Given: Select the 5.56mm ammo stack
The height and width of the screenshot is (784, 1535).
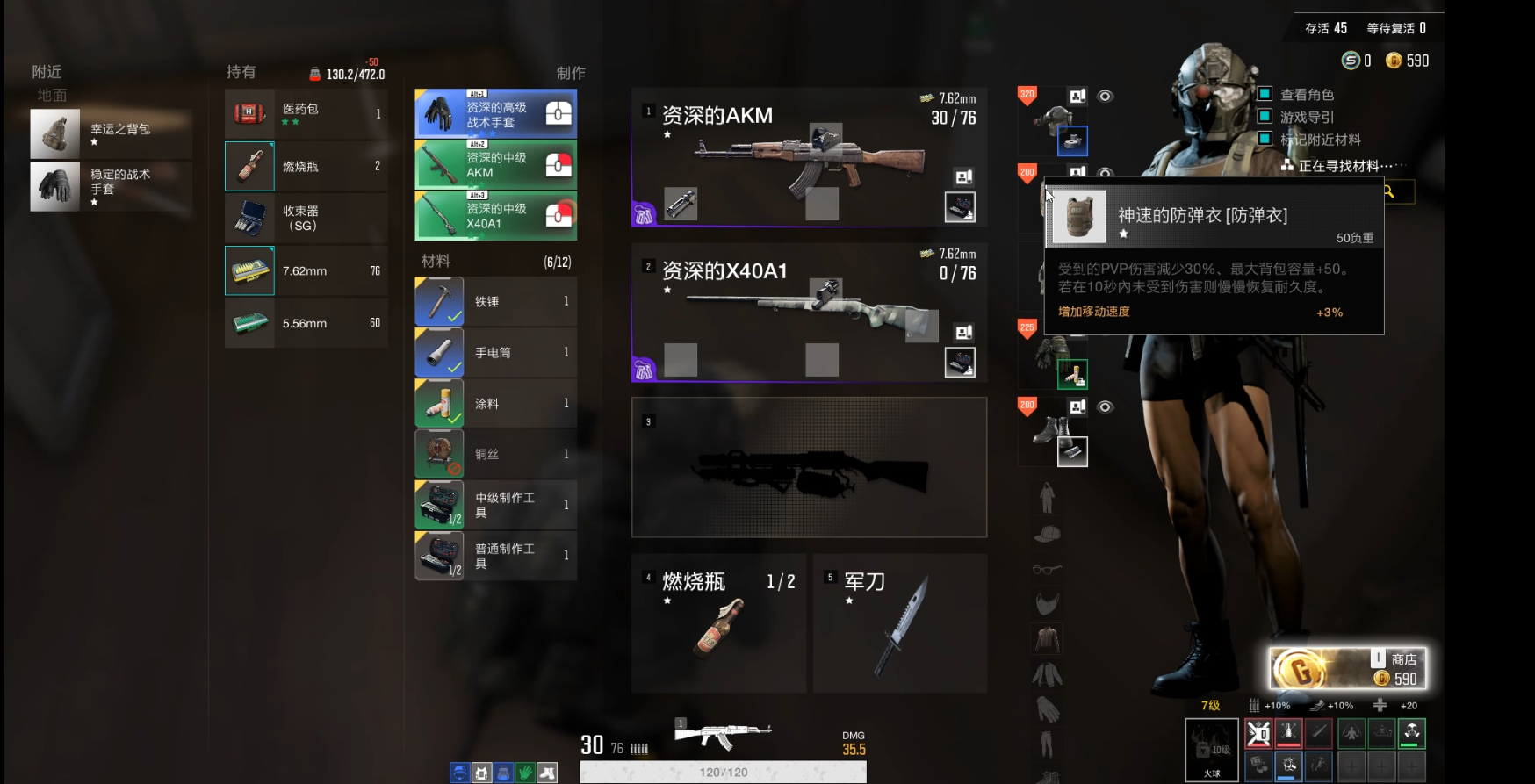Looking at the screenshot, I should (x=306, y=323).
